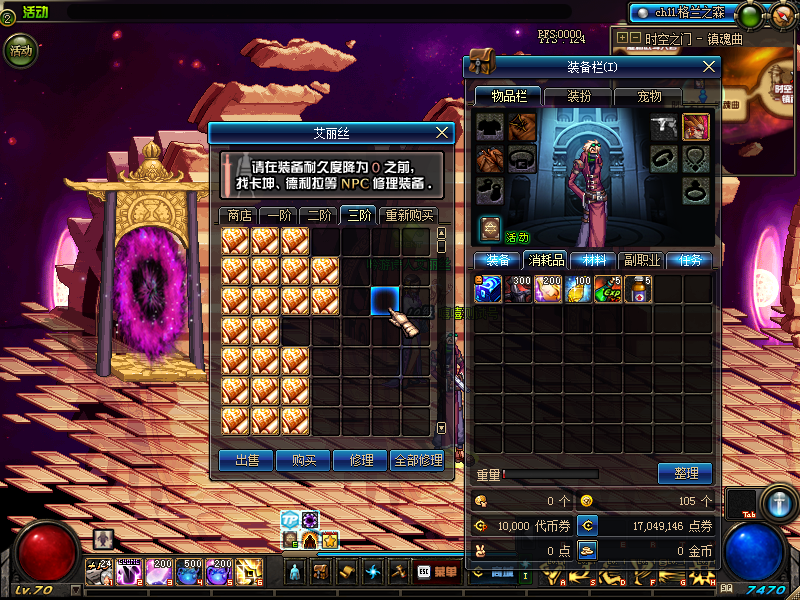Choose the 修理 repair button
Viewport: 800px width, 600px height.
pos(361,460)
